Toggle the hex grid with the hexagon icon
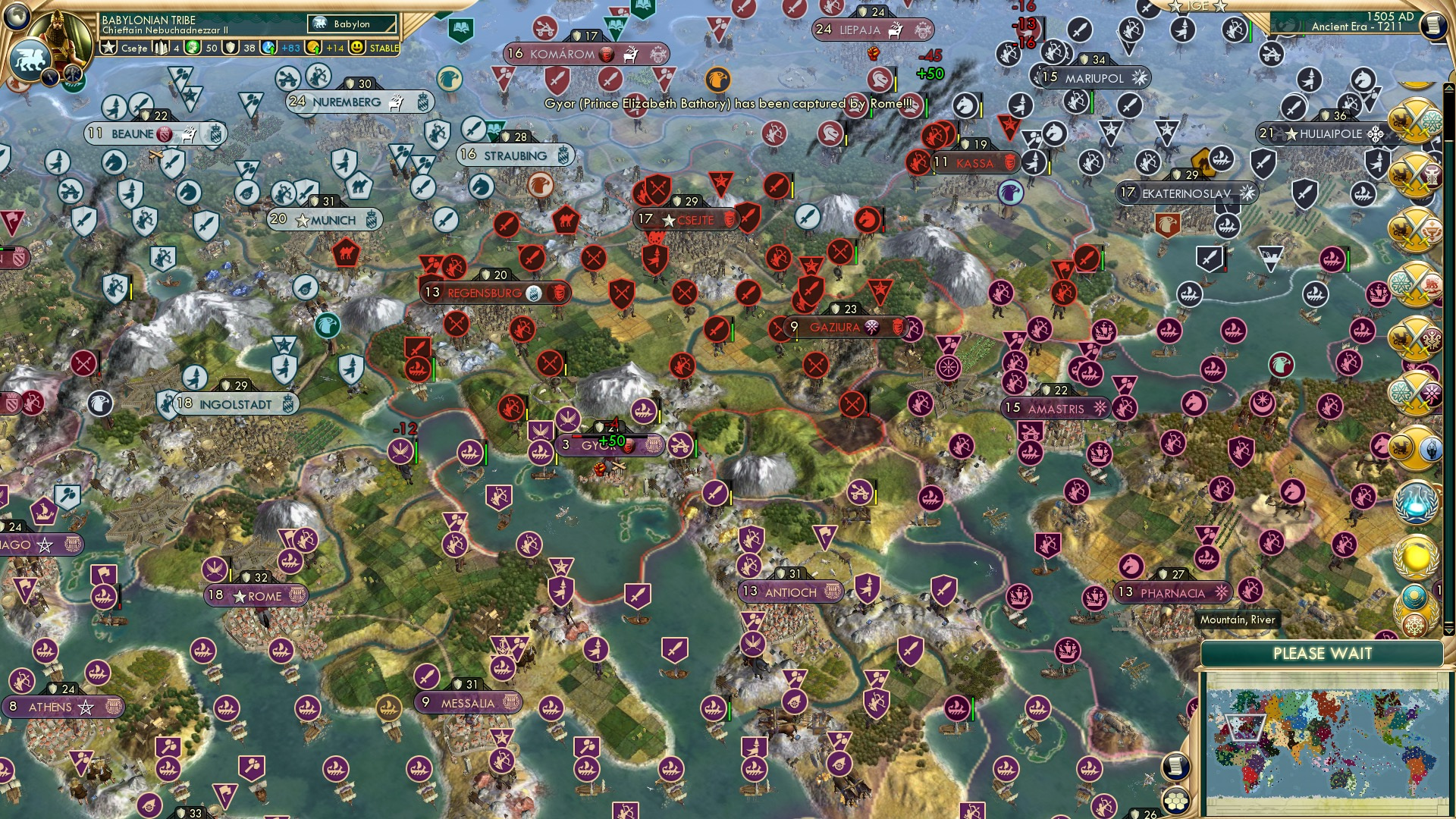The image size is (1456, 819). point(1175,802)
